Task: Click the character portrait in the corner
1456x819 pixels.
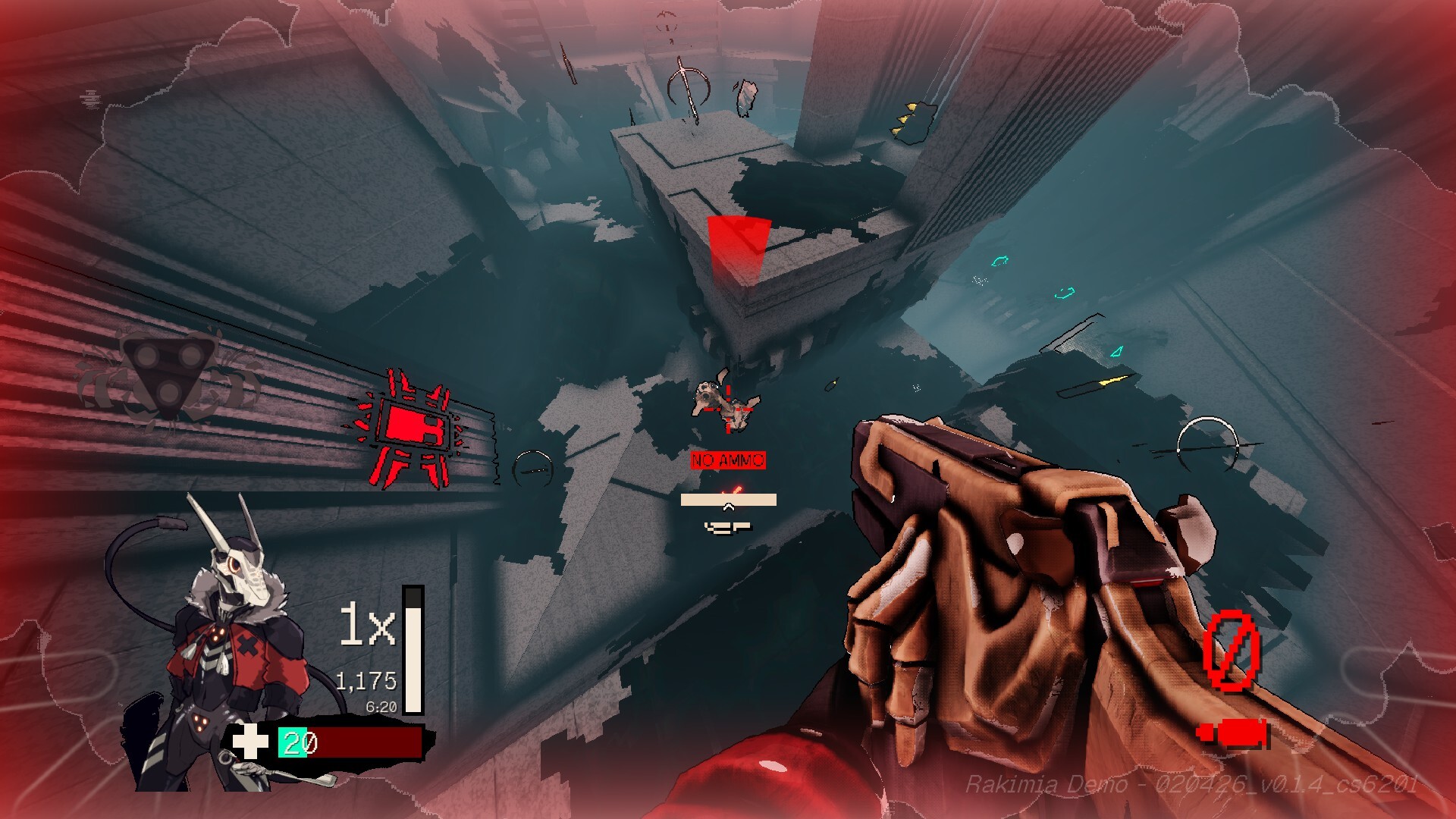Action: pos(220,645)
